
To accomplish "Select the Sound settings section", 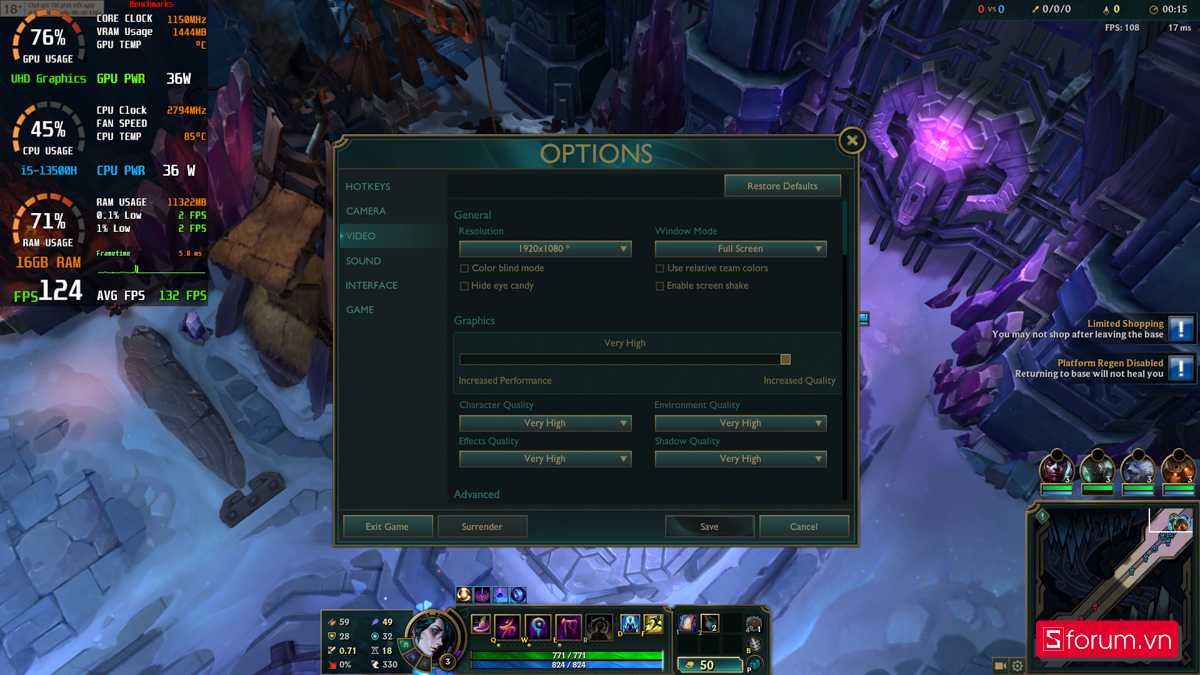I will click(363, 261).
